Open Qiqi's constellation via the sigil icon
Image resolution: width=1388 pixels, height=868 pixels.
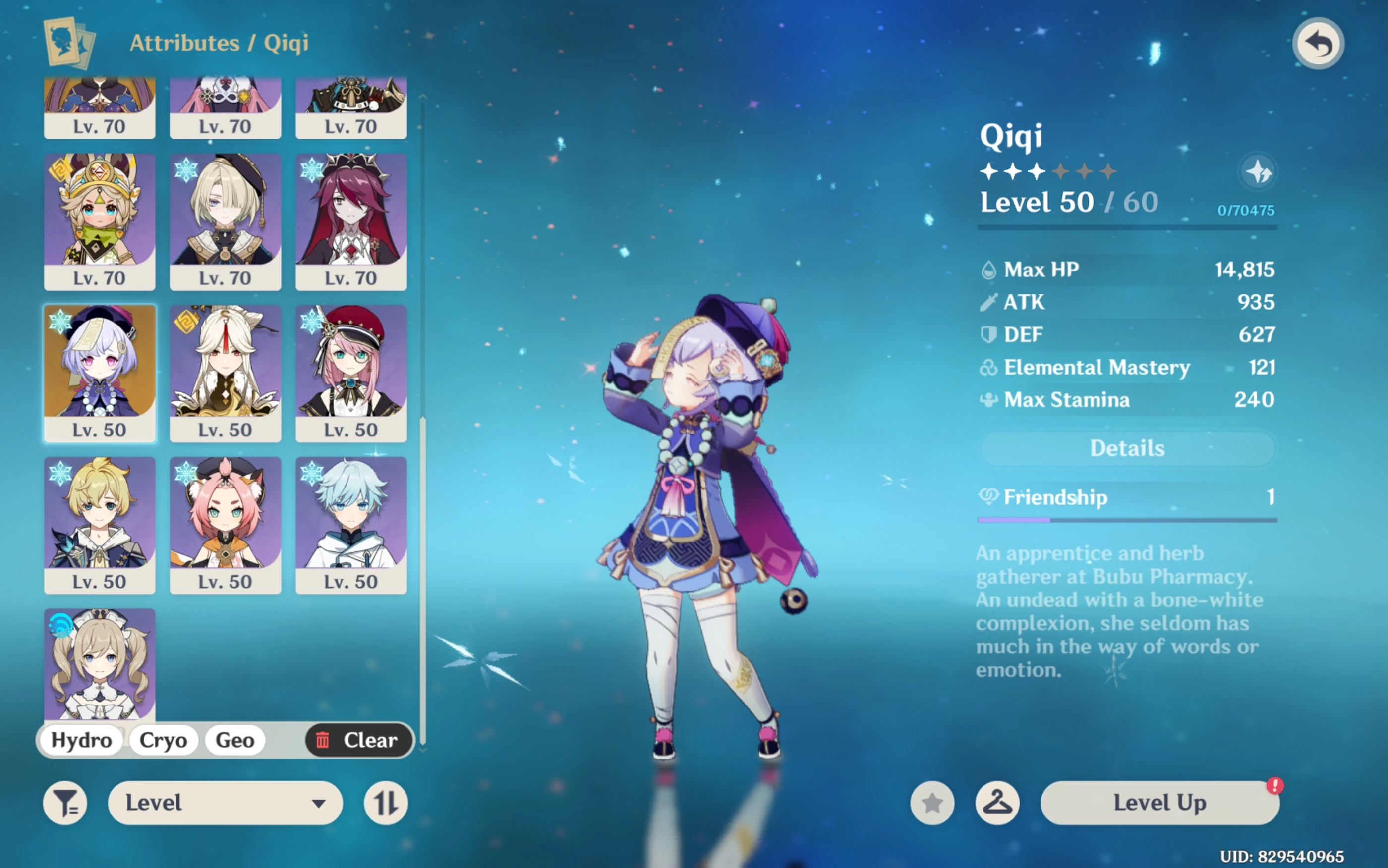[x=1258, y=171]
